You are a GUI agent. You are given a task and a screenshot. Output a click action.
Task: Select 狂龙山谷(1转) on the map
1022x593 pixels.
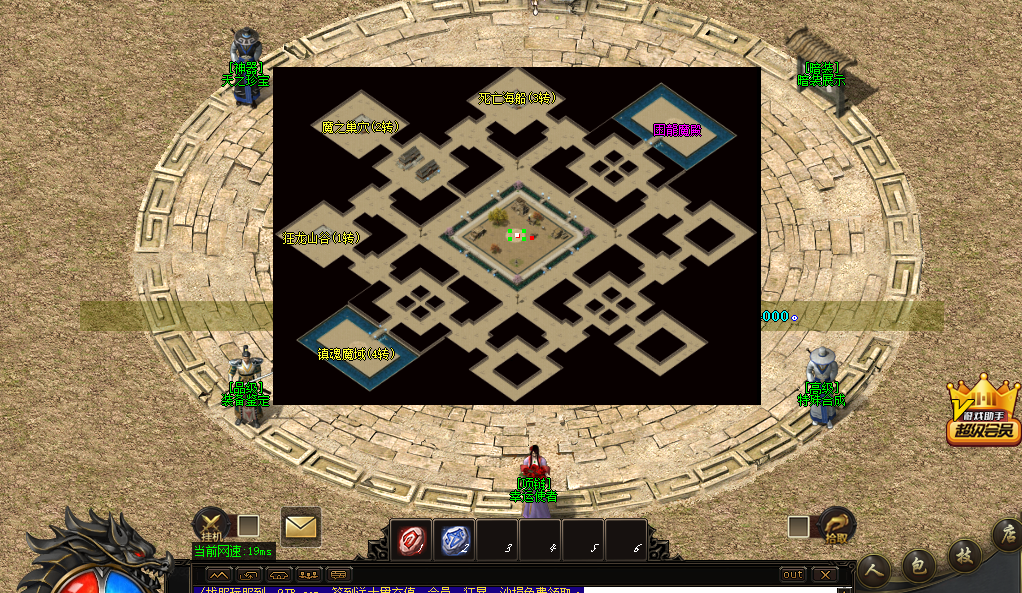coord(321,238)
